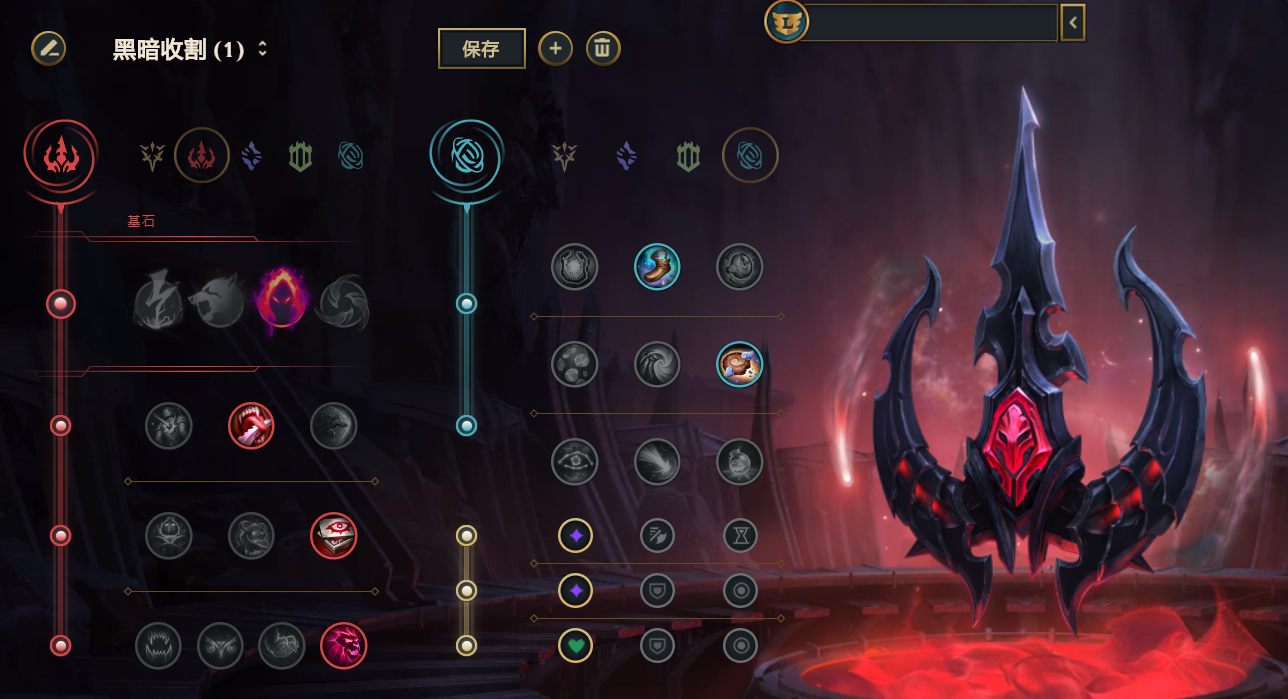
Task: Choose the Taste of Blood rune
Action: (251, 426)
